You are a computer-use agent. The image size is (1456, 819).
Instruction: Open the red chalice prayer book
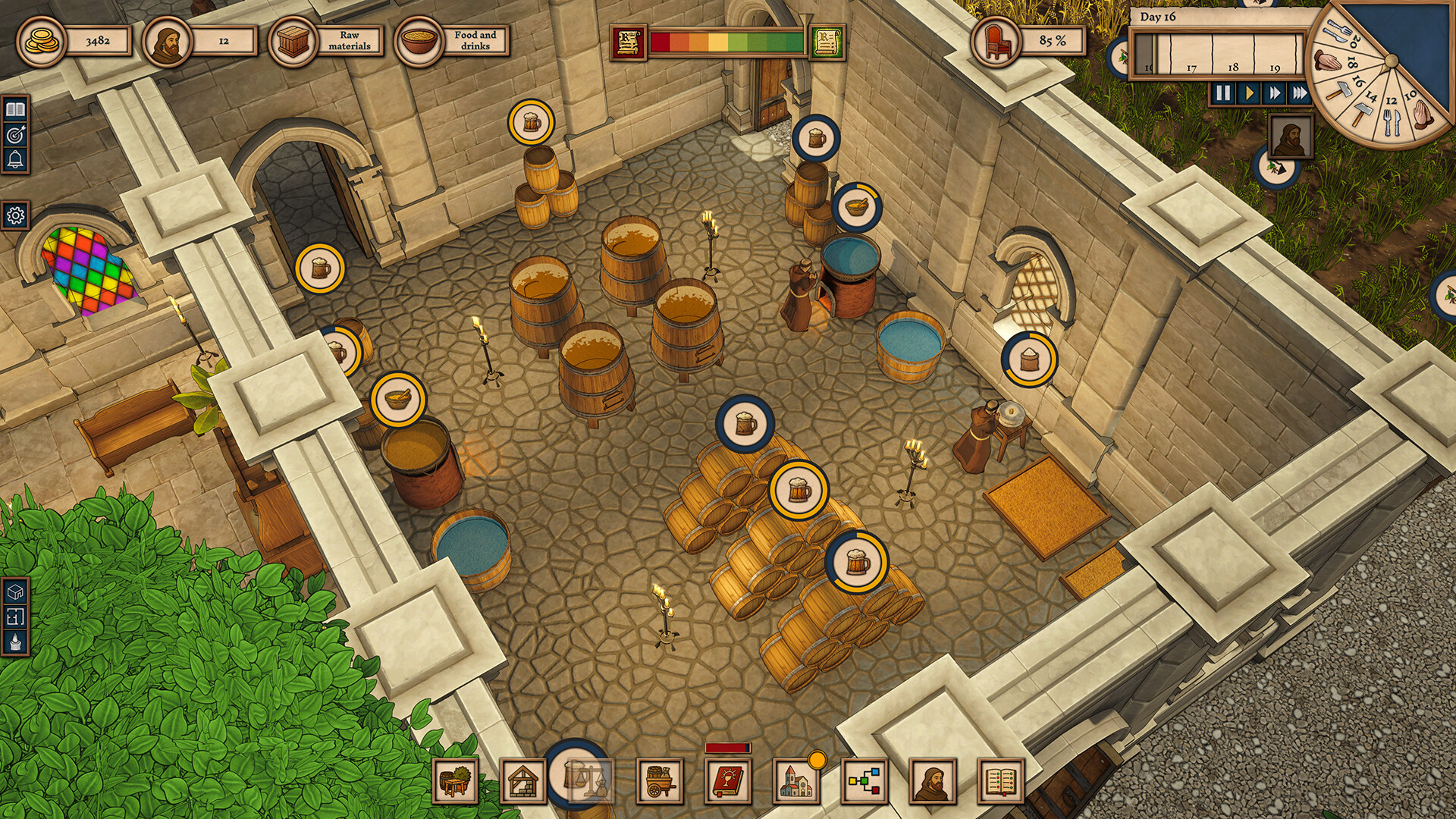729,780
